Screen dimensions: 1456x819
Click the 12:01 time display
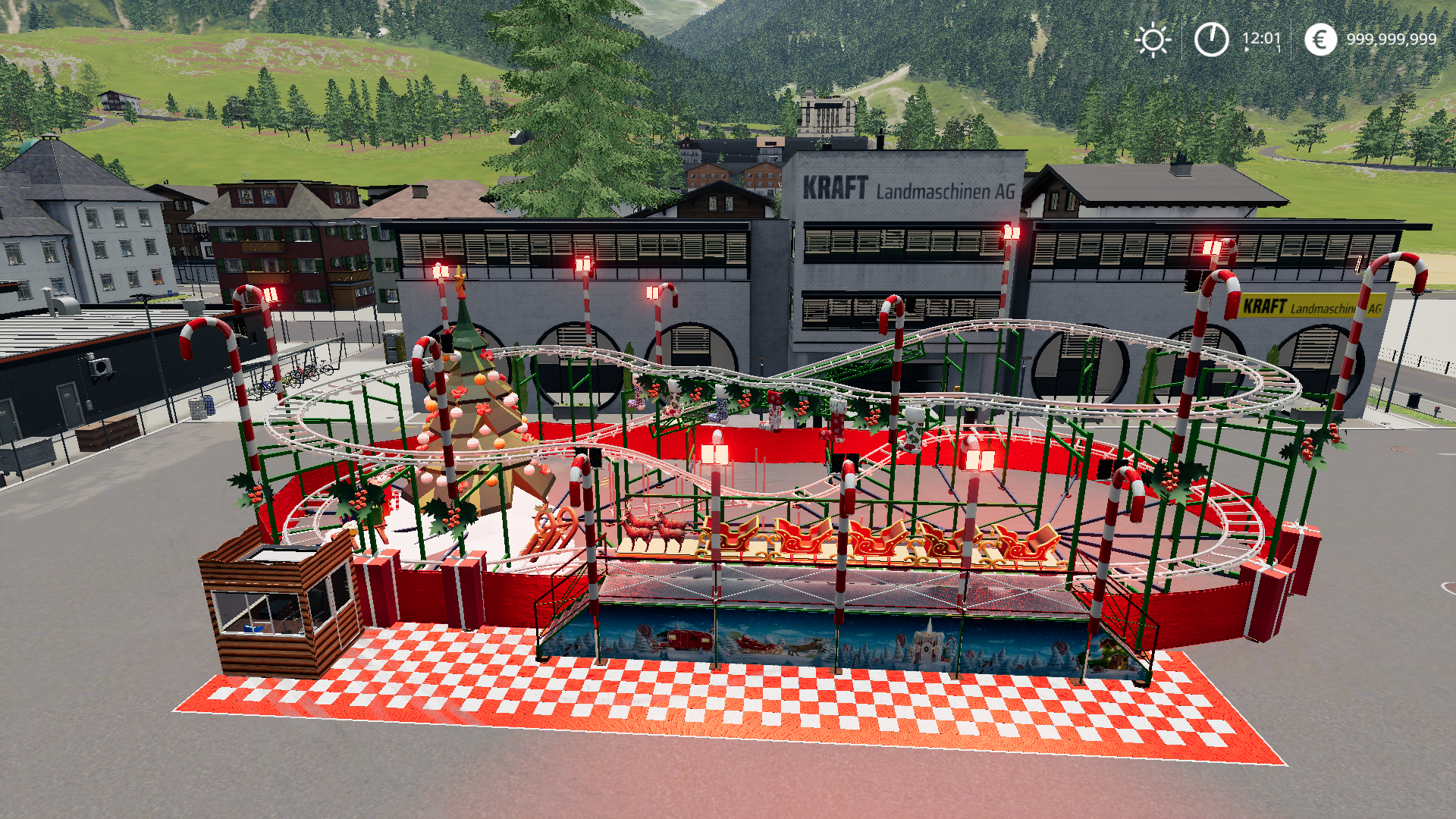point(1260,35)
